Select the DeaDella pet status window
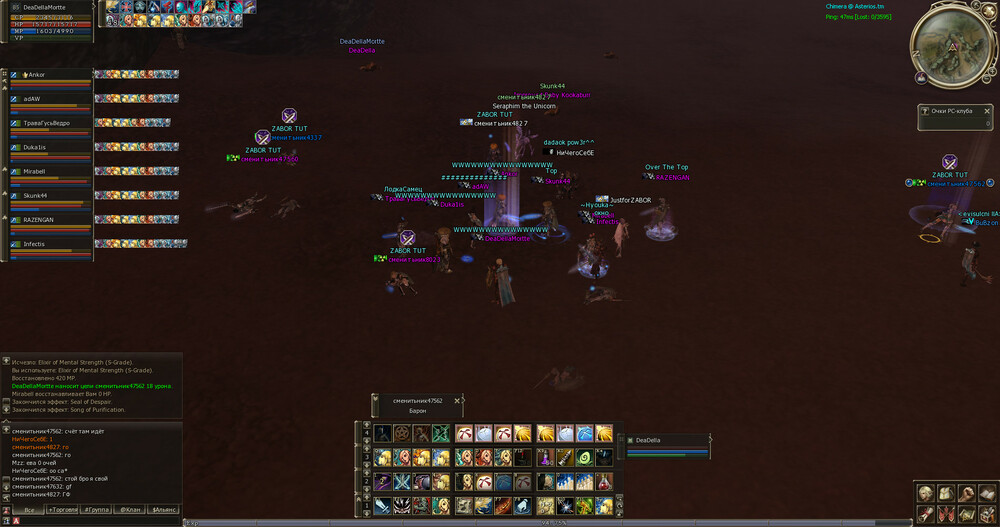This screenshot has width=1000, height=527. [665, 440]
